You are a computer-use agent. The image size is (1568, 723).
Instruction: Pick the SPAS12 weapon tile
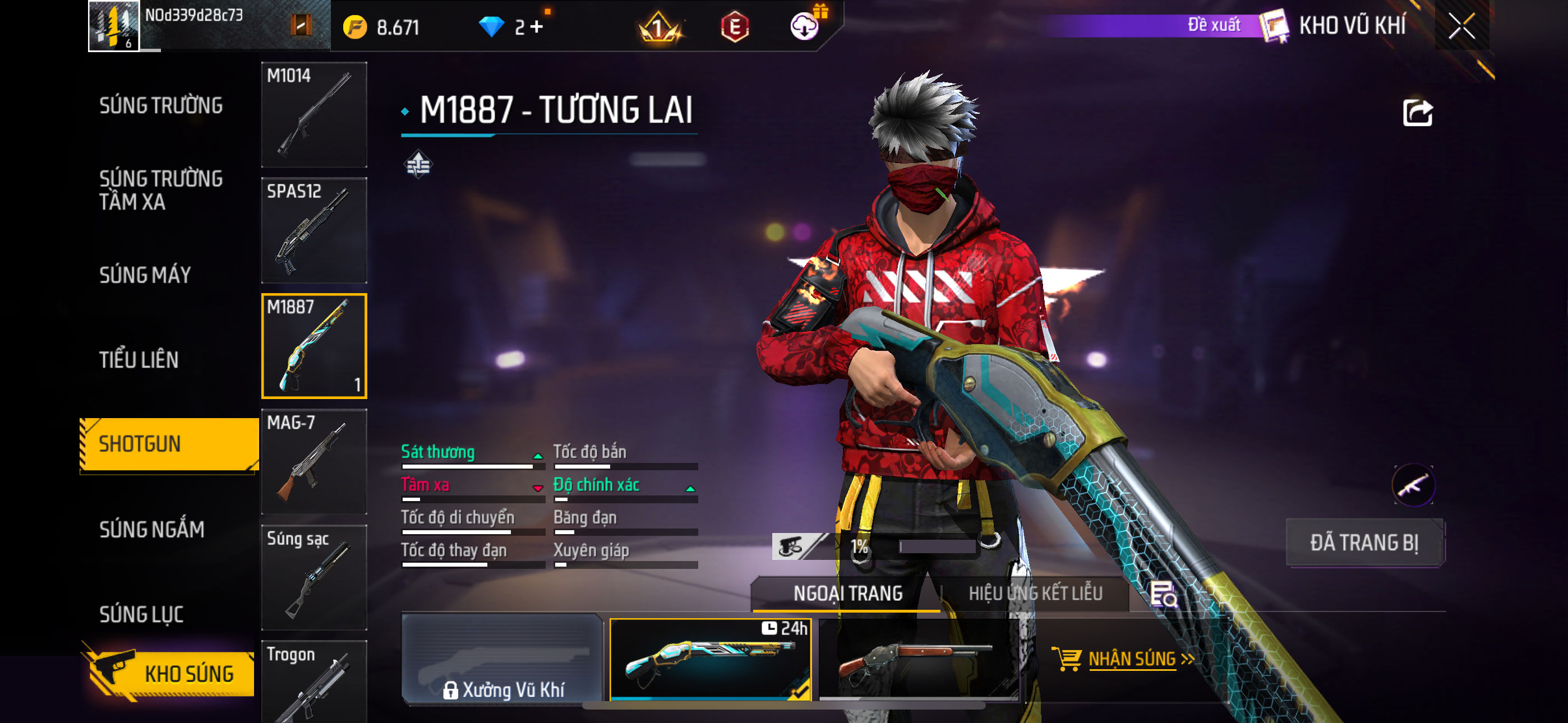pos(314,230)
